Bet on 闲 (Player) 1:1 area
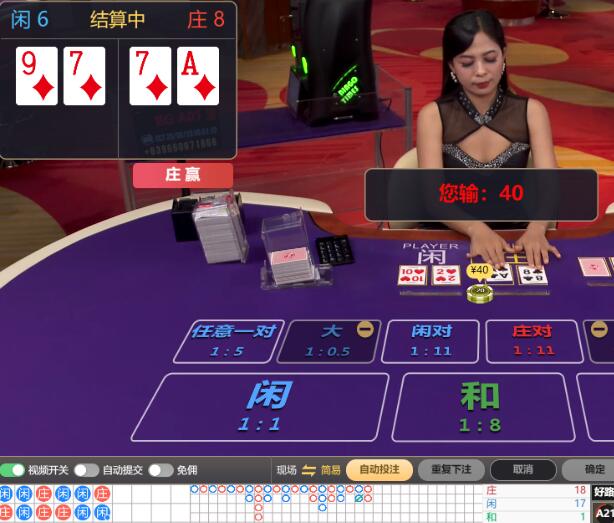Screen dimensions: 614x523 point(262,407)
